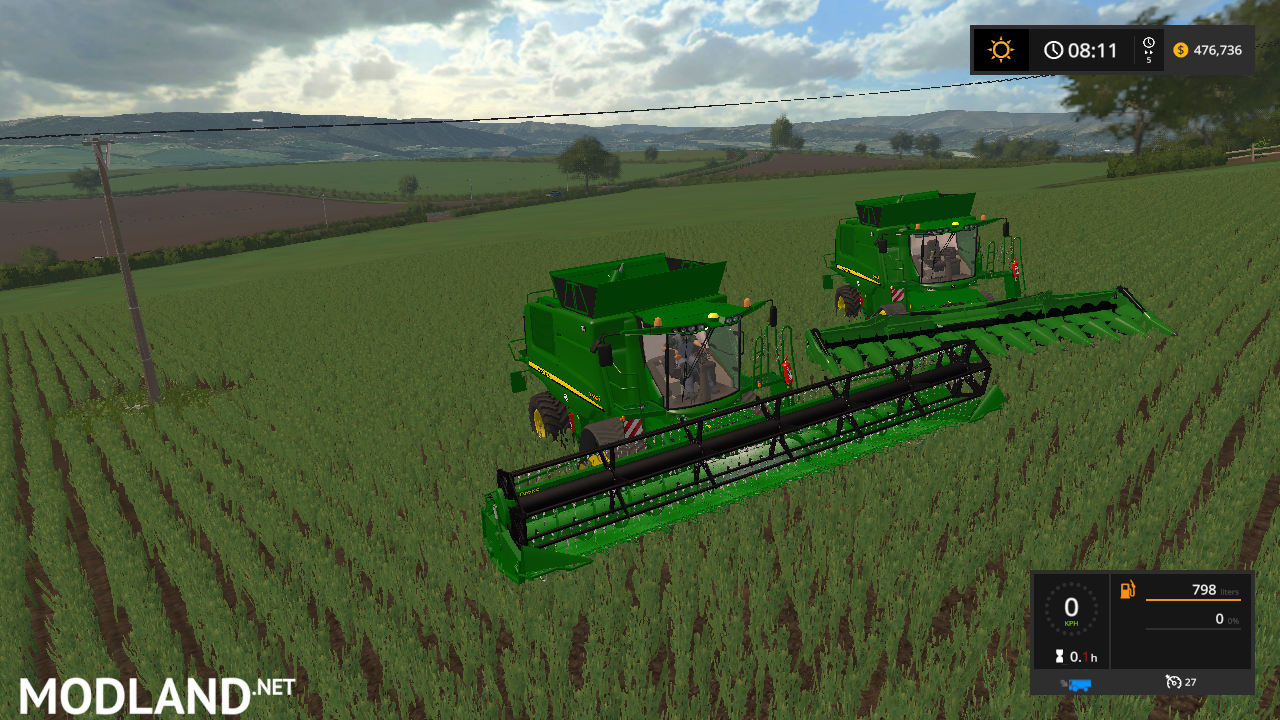Click the hourglass operating hours icon
The width and height of the screenshot is (1280, 720).
point(1059,657)
